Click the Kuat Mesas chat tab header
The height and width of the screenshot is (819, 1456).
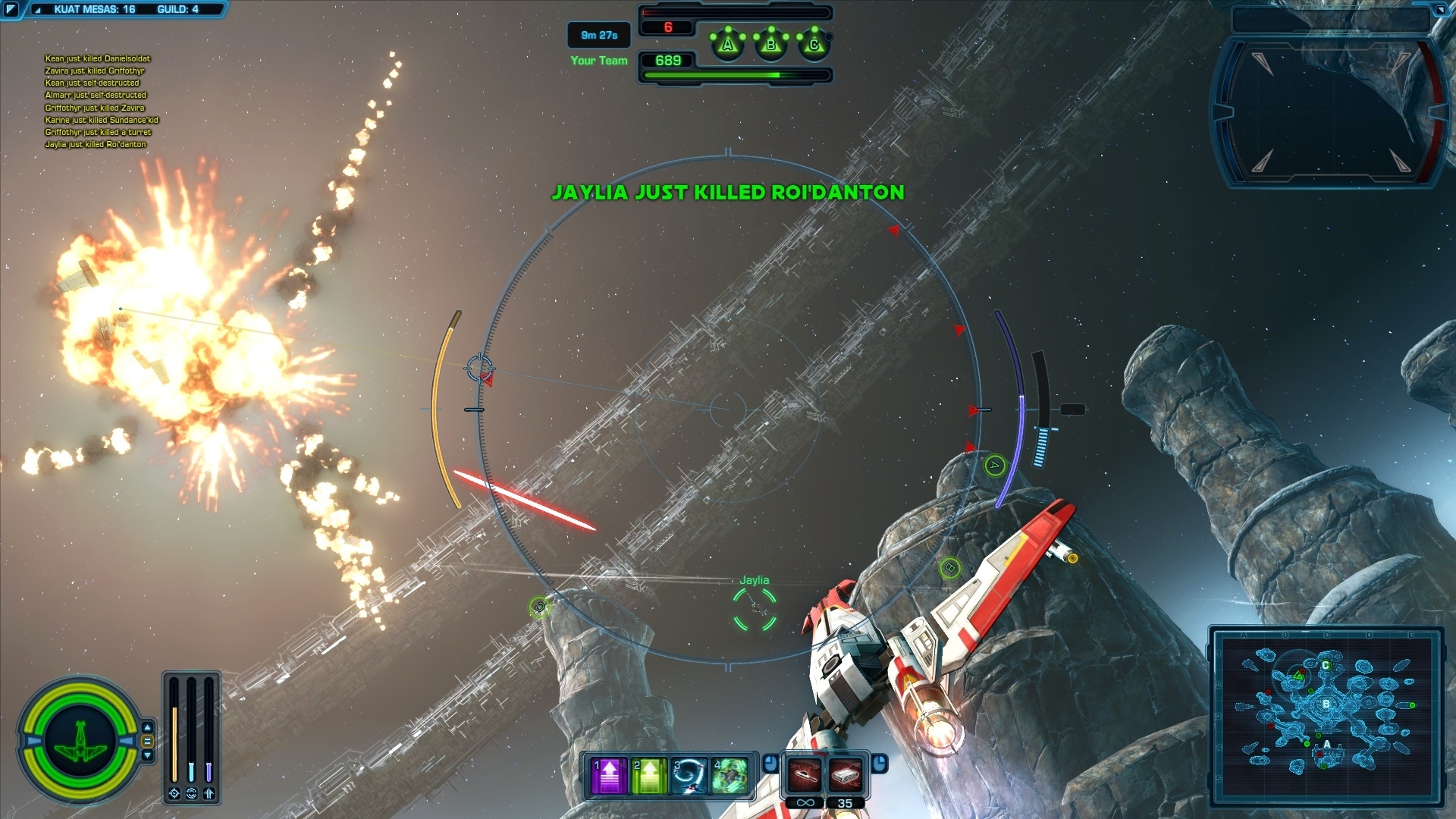click(95, 10)
